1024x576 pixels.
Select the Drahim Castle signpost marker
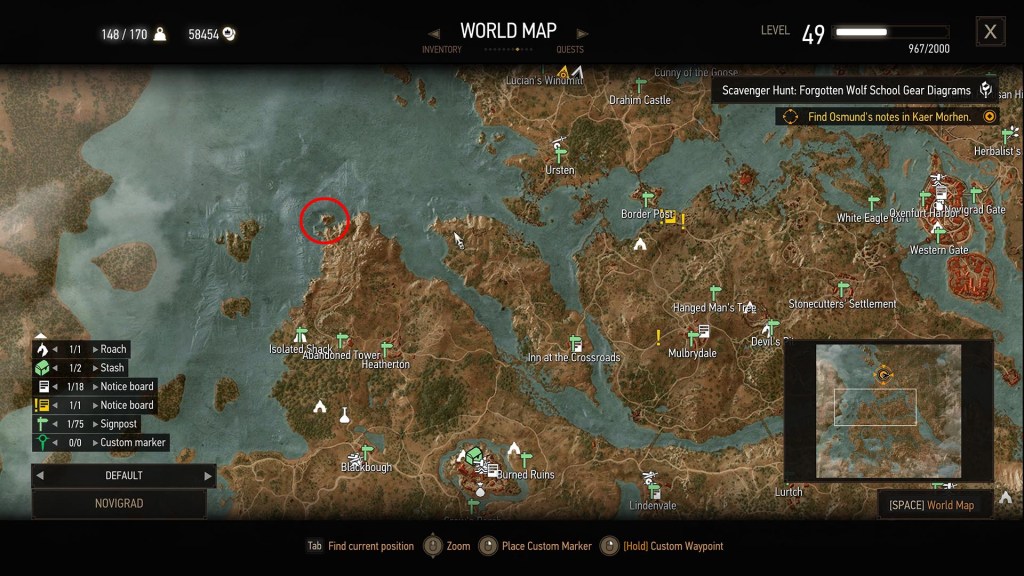click(x=640, y=85)
